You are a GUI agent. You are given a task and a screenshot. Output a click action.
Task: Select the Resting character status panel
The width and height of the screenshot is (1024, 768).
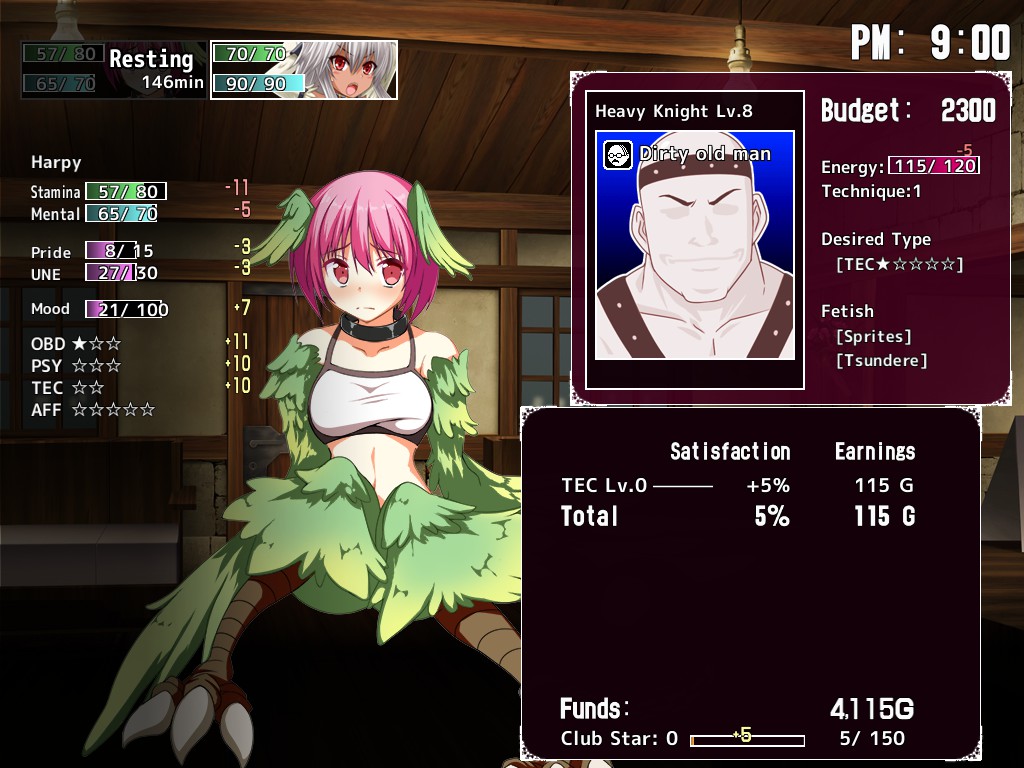(114, 70)
